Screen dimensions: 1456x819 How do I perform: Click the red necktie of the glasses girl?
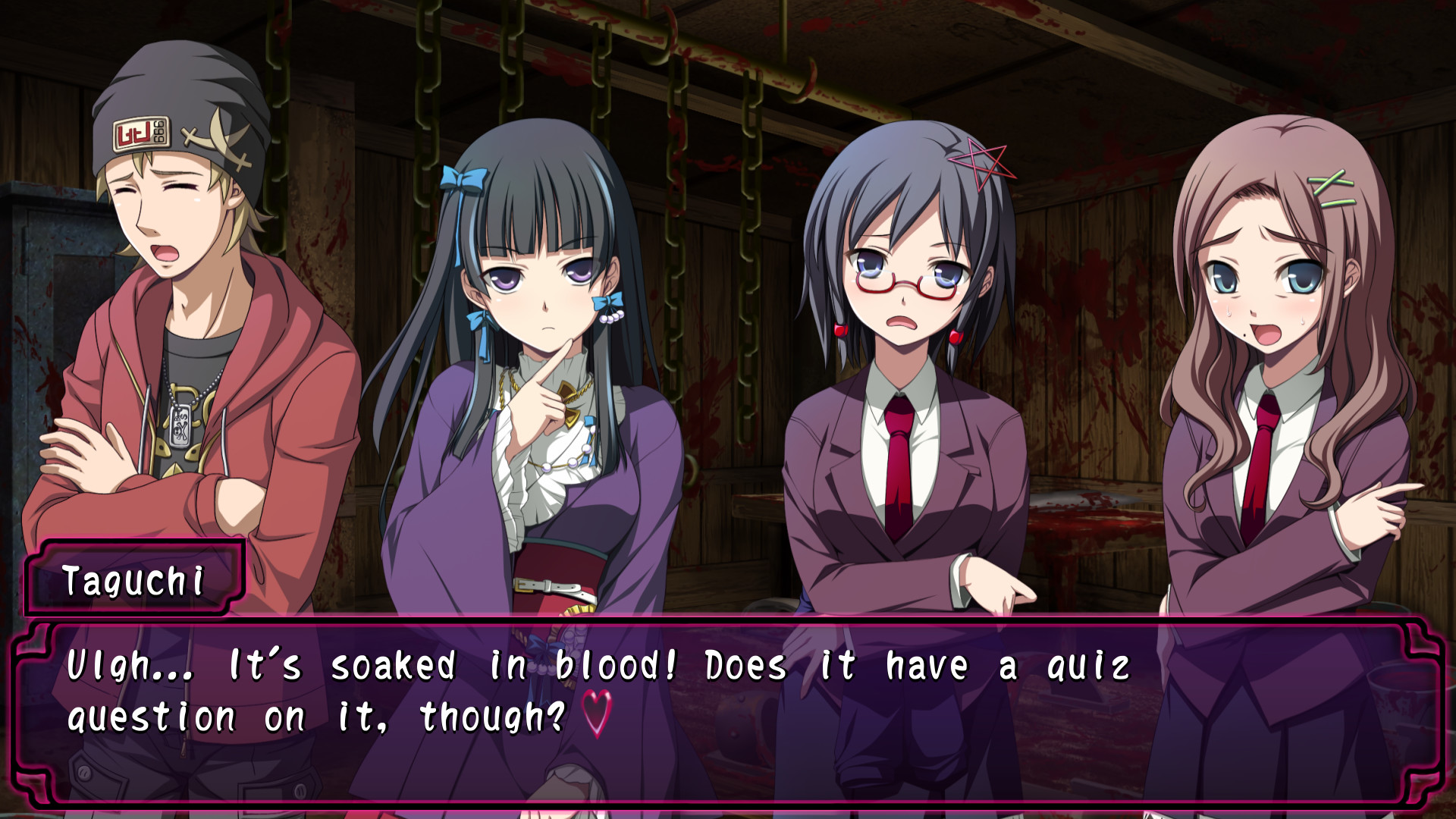tap(899, 455)
